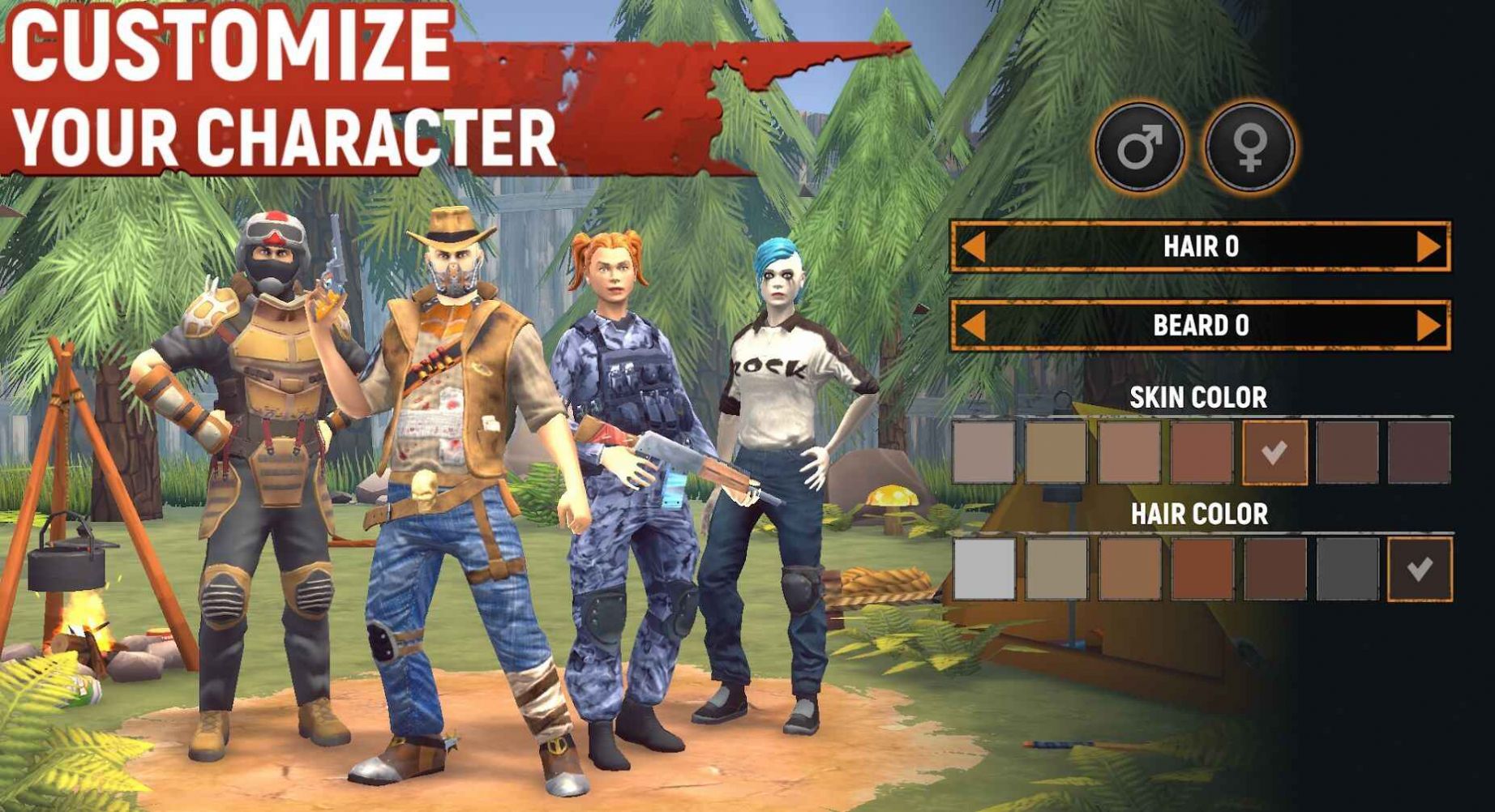Click the left arrow on Hair selector
Image resolution: width=1495 pixels, height=812 pixels.
coord(973,246)
